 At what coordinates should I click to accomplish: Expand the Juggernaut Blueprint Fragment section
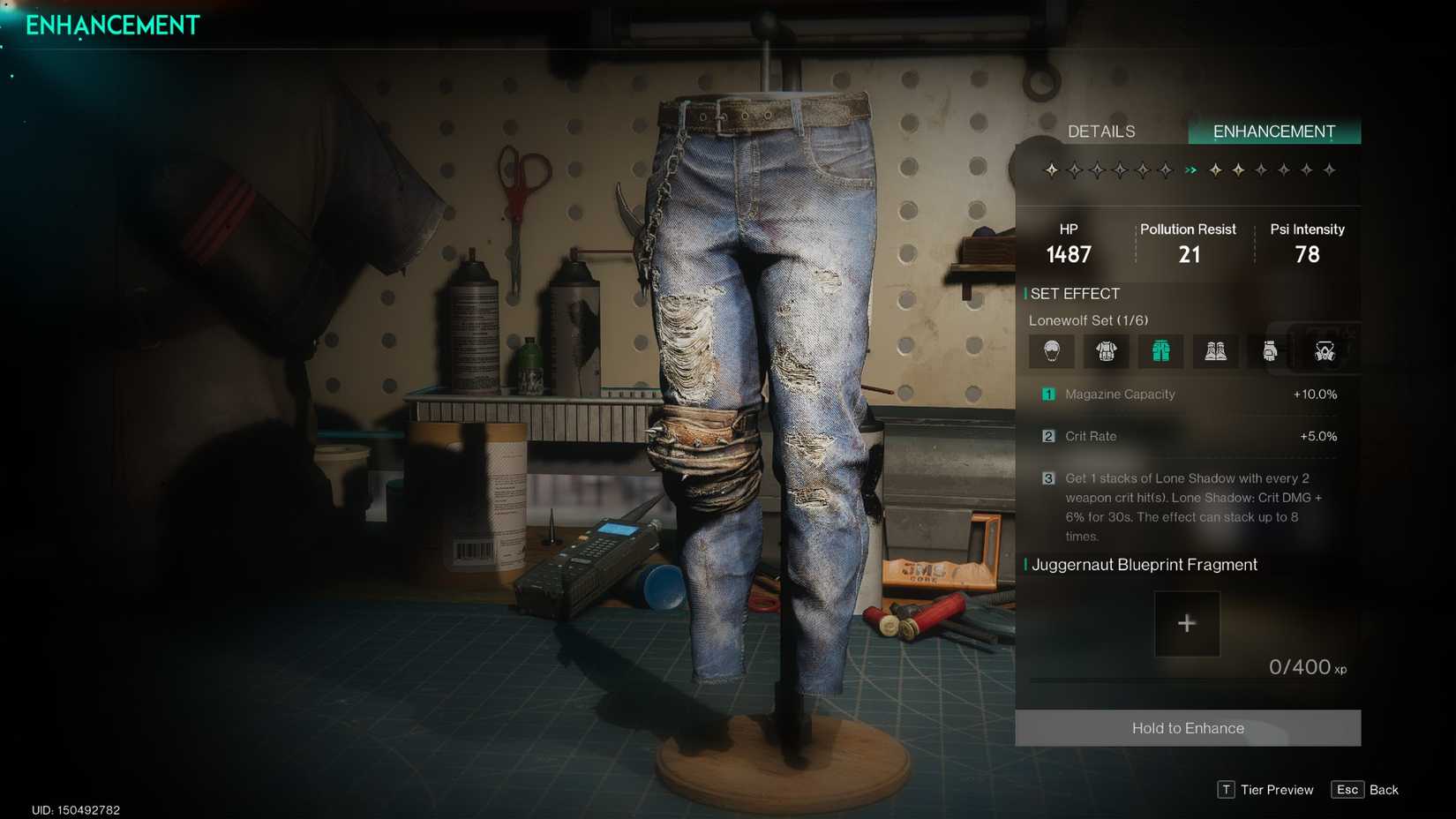[x=1144, y=565]
